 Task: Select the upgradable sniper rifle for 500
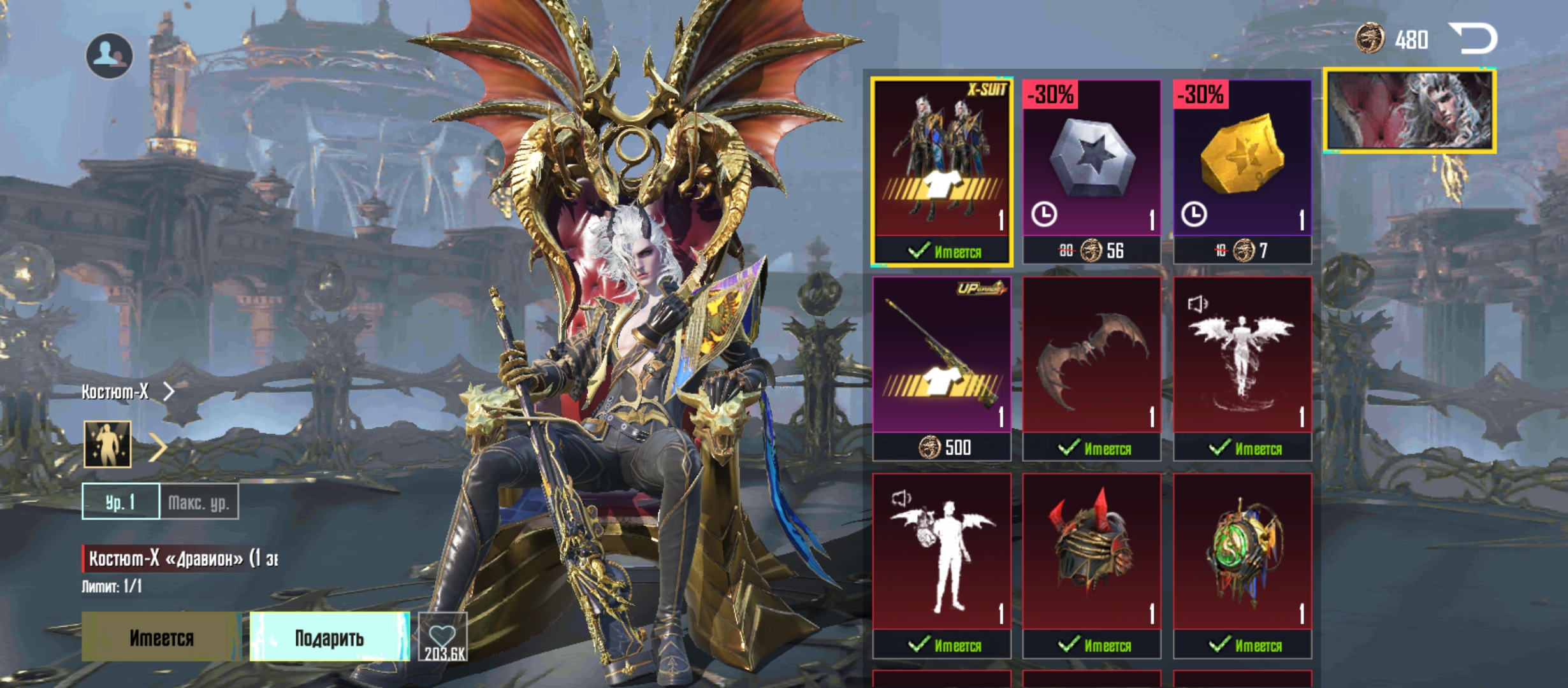click(x=941, y=368)
